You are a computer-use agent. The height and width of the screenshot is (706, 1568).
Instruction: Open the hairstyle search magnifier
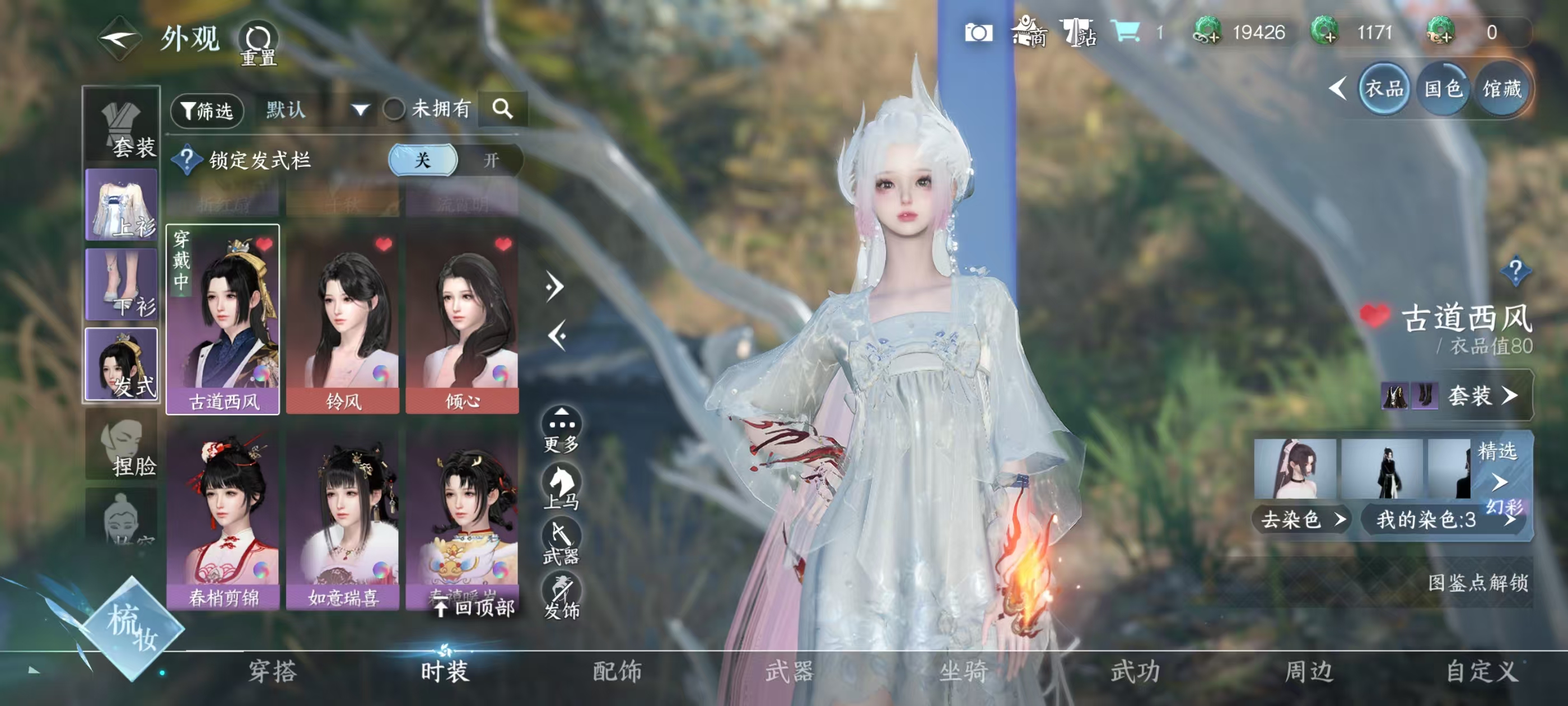tap(502, 109)
